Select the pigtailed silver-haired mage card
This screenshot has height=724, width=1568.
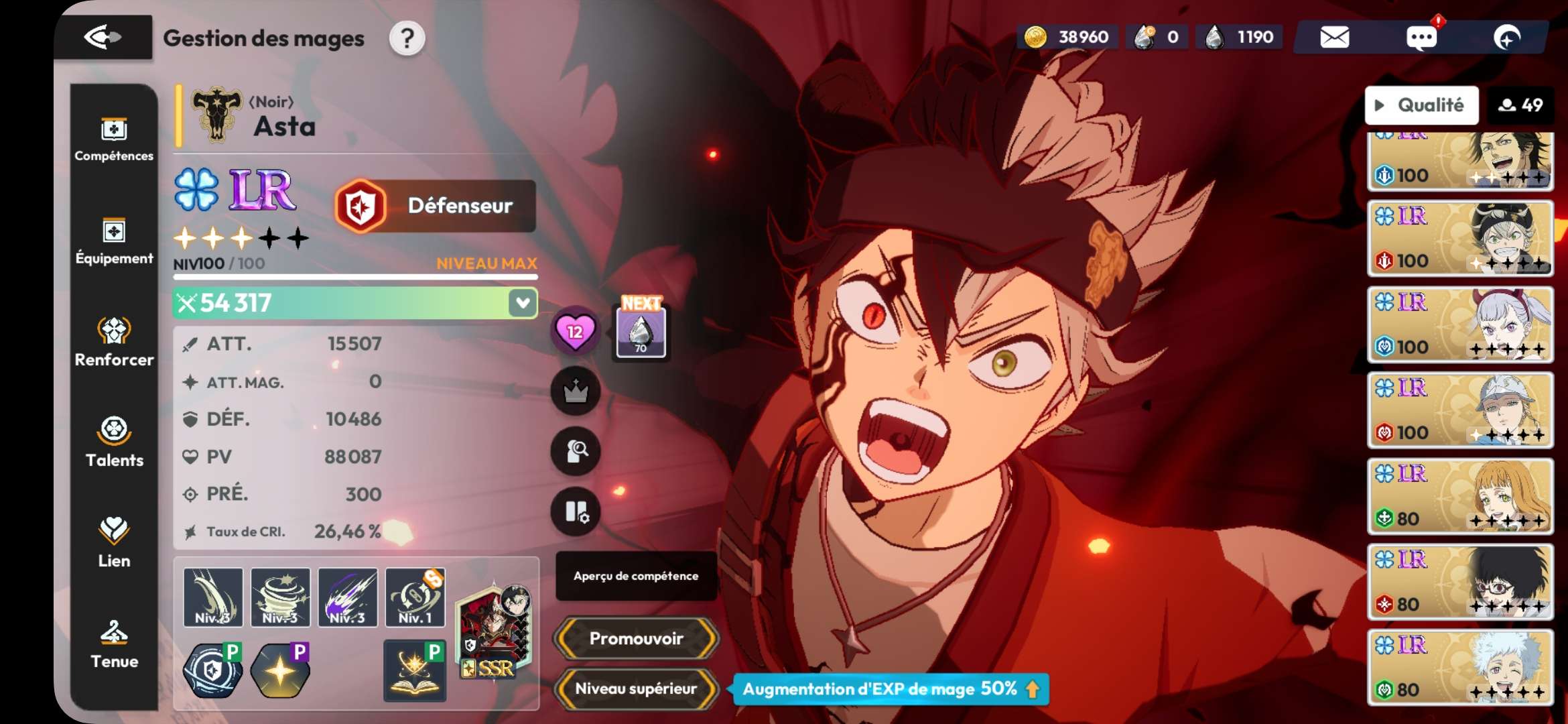pos(1460,325)
